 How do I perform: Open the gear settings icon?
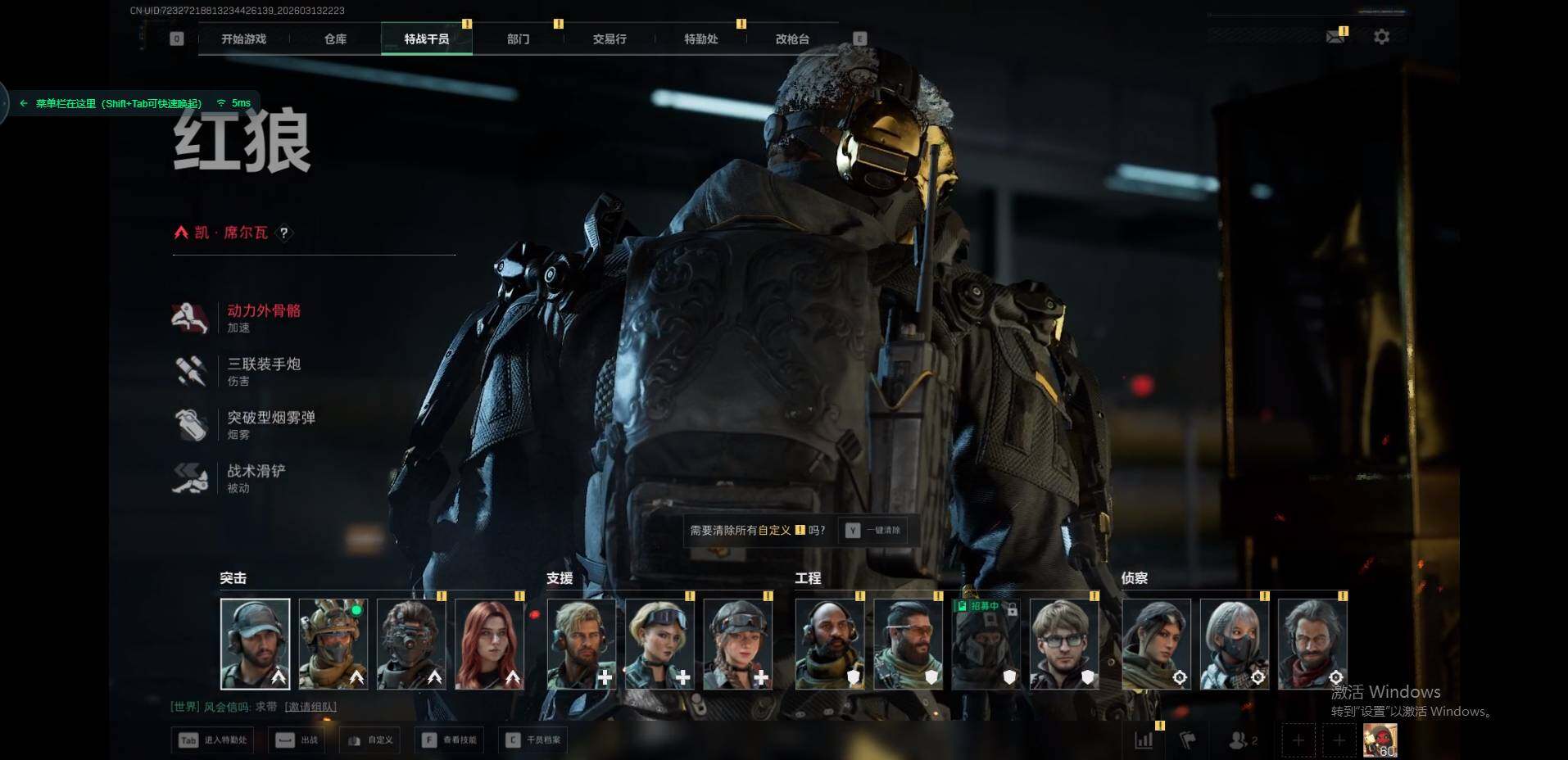click(1381, 37)
